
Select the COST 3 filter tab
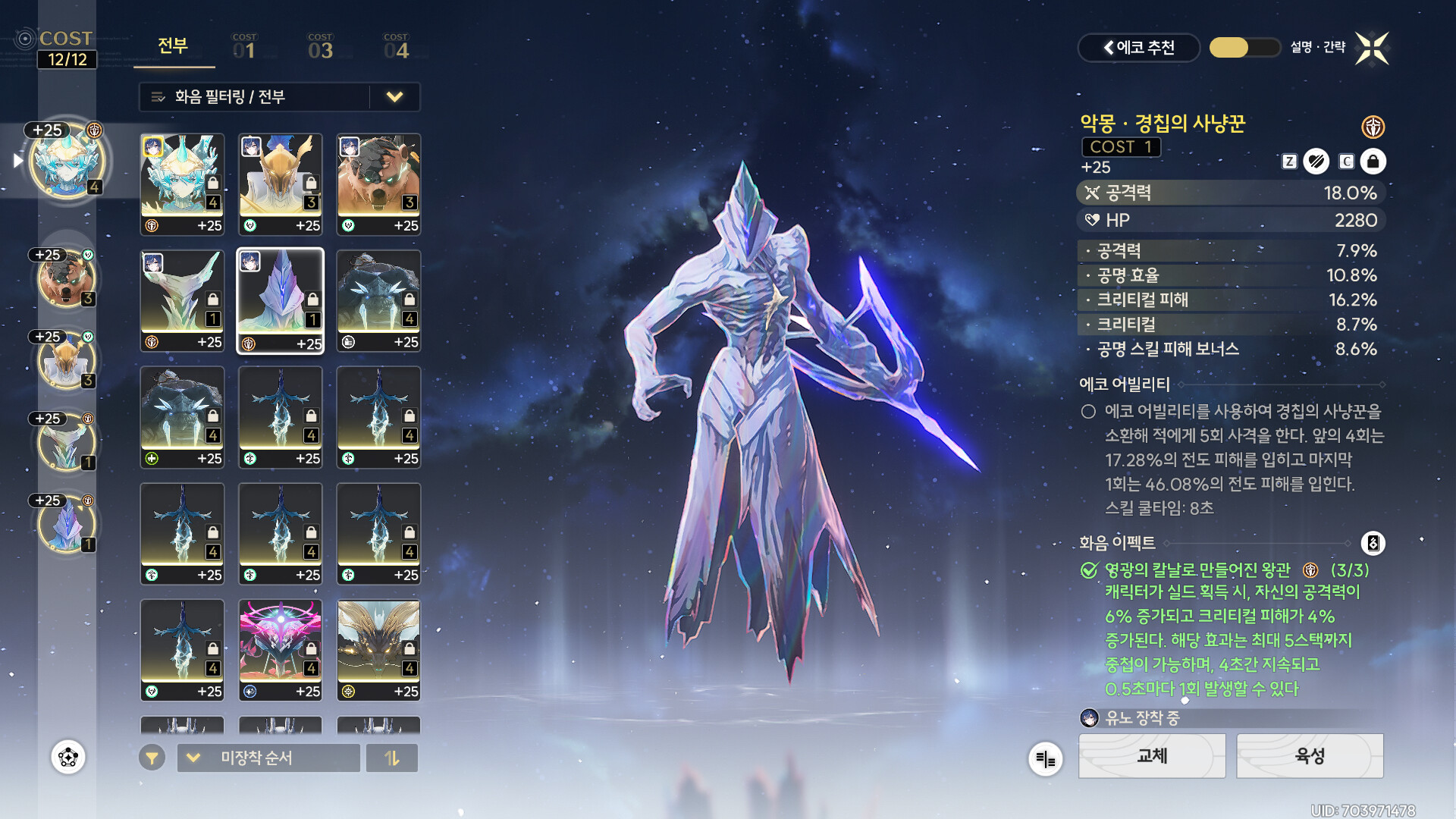pos(320,47)
